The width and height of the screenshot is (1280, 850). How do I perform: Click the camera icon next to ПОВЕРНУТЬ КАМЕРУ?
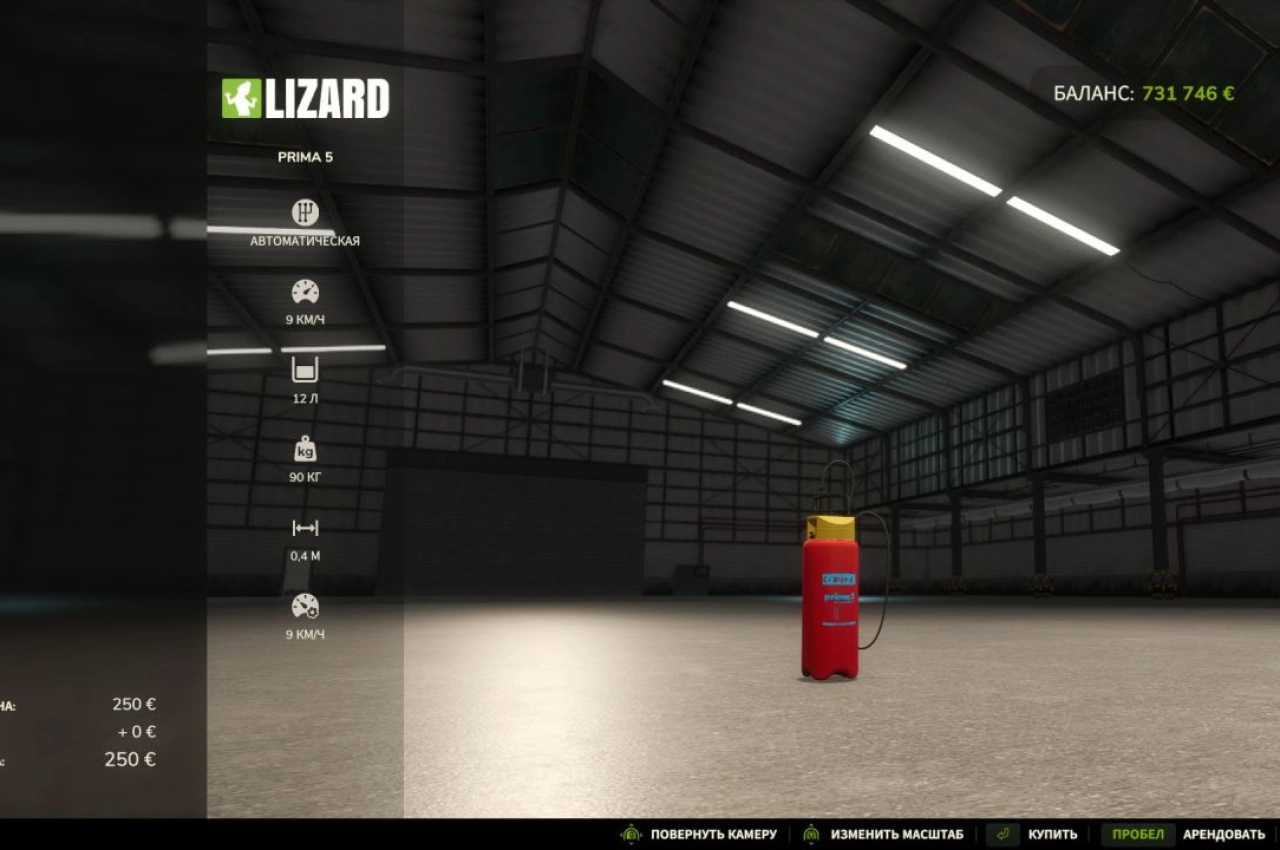(x=632, y=834)
